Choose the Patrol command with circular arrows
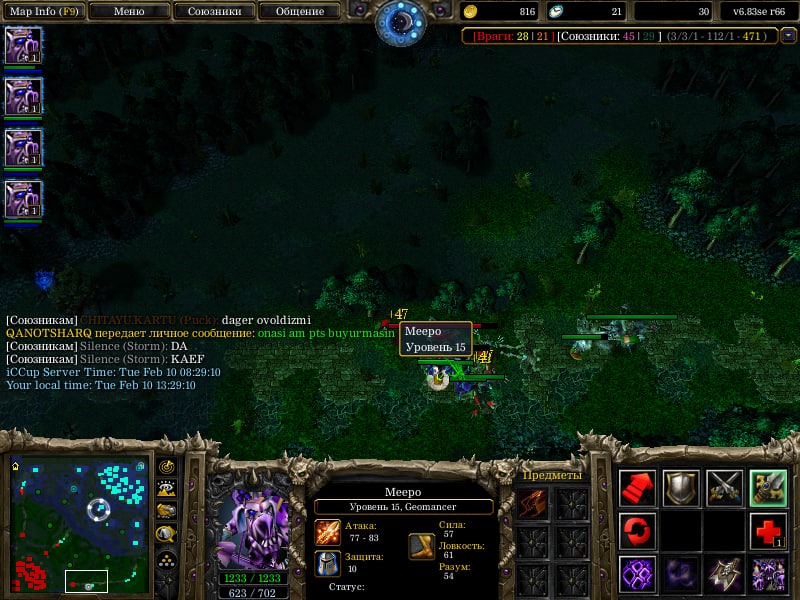This screenshot has width=800, height=600. [637, 531]
